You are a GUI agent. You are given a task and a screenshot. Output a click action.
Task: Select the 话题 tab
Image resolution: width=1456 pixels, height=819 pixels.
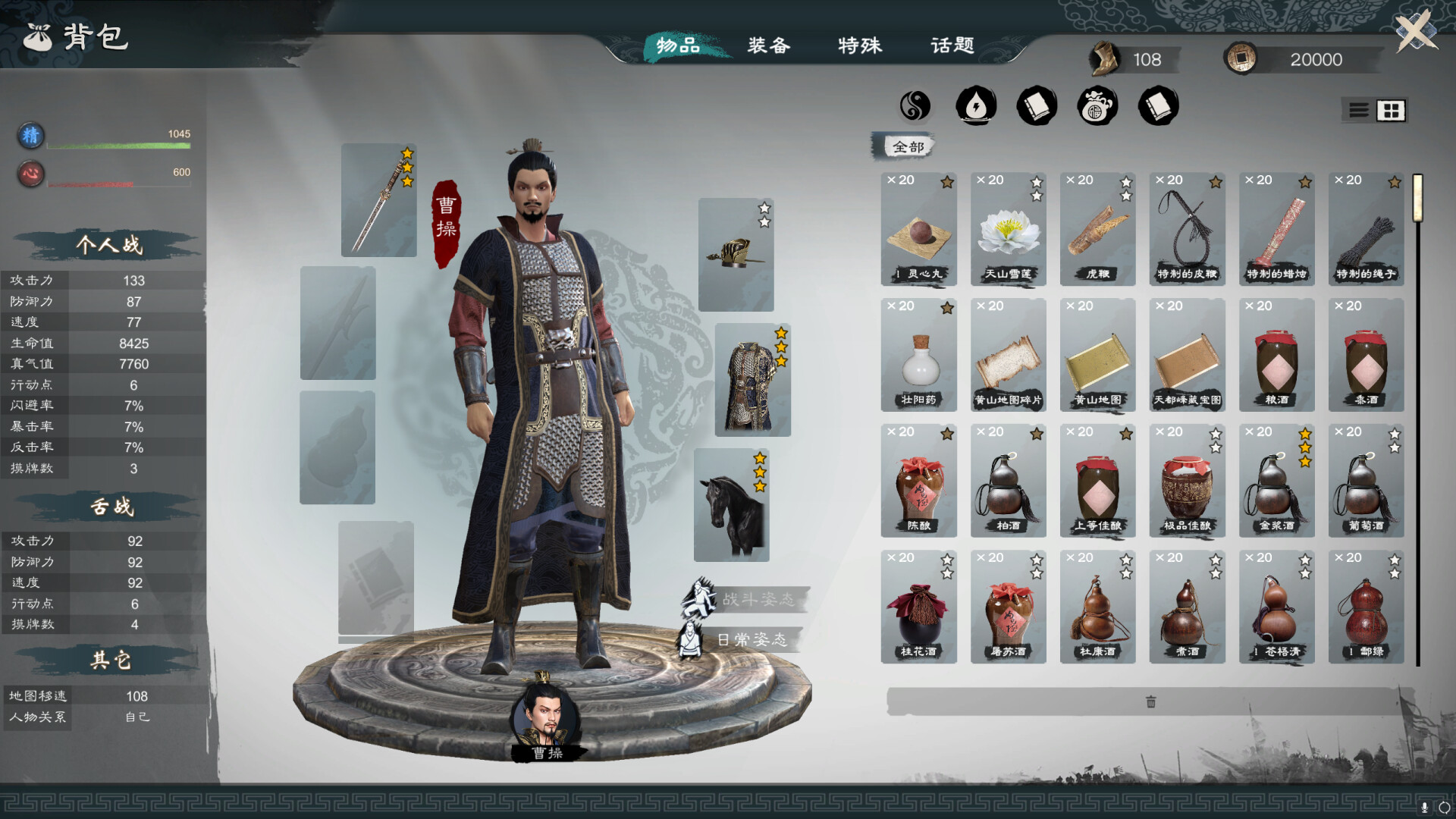coord(952,45)
